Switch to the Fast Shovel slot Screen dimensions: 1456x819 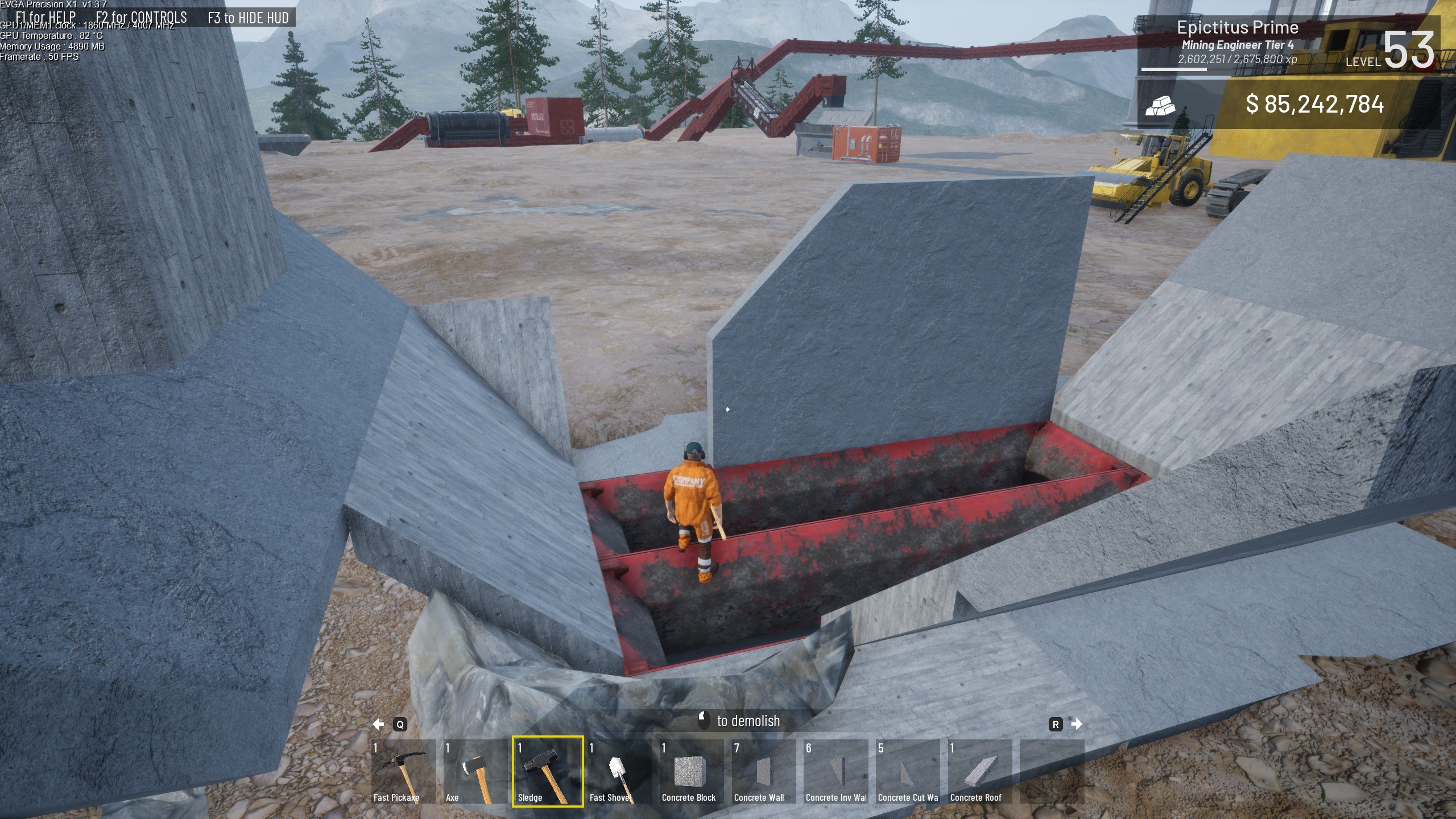tap(619, 771)
